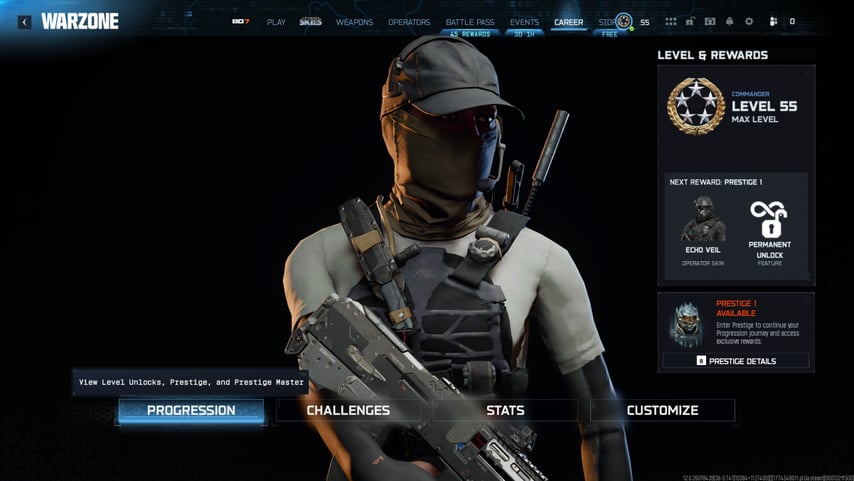Image resolution: width=854 pixels, height=481 pixels.
Task: Open the grid menu icon
Action: 670,22
